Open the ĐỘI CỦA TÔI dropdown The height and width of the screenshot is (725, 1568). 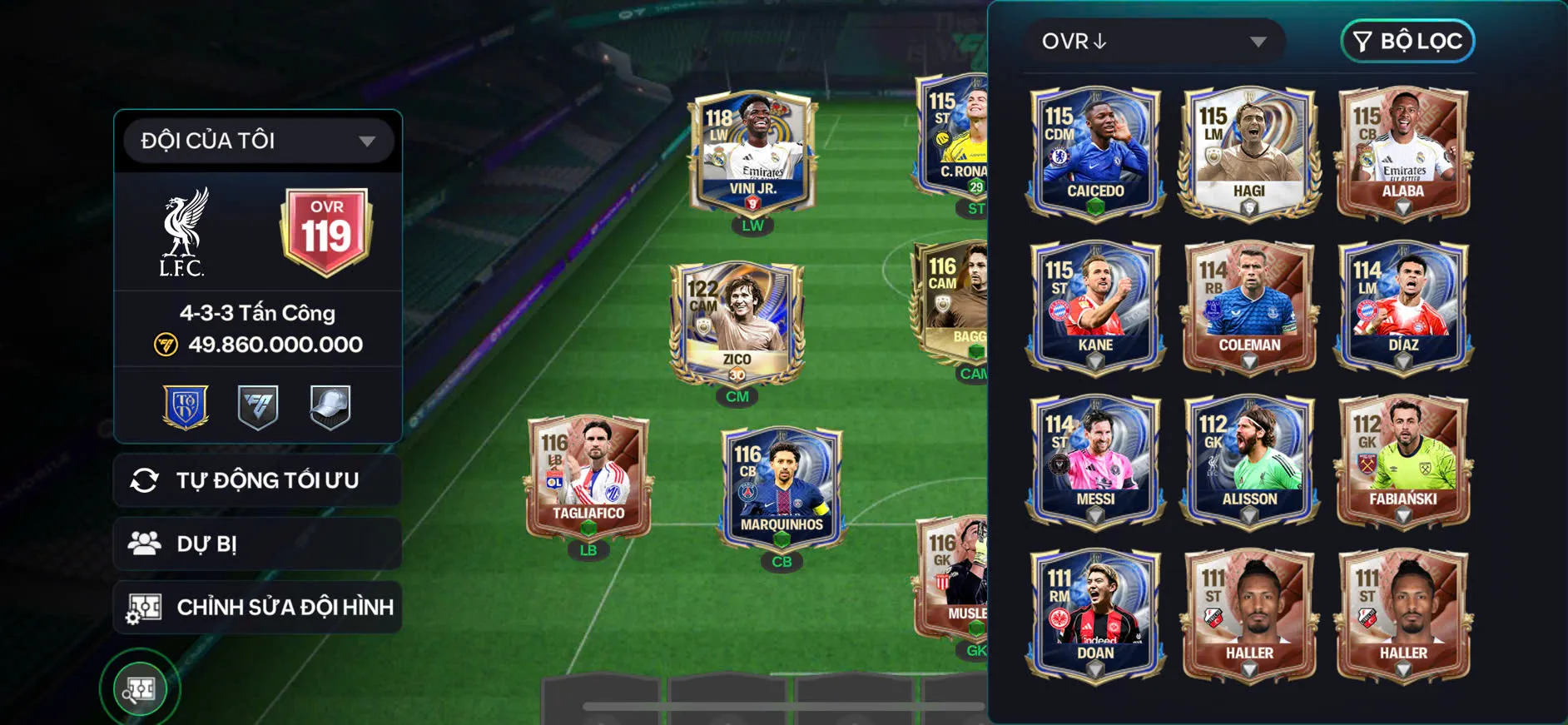click(x=256, y=140)
